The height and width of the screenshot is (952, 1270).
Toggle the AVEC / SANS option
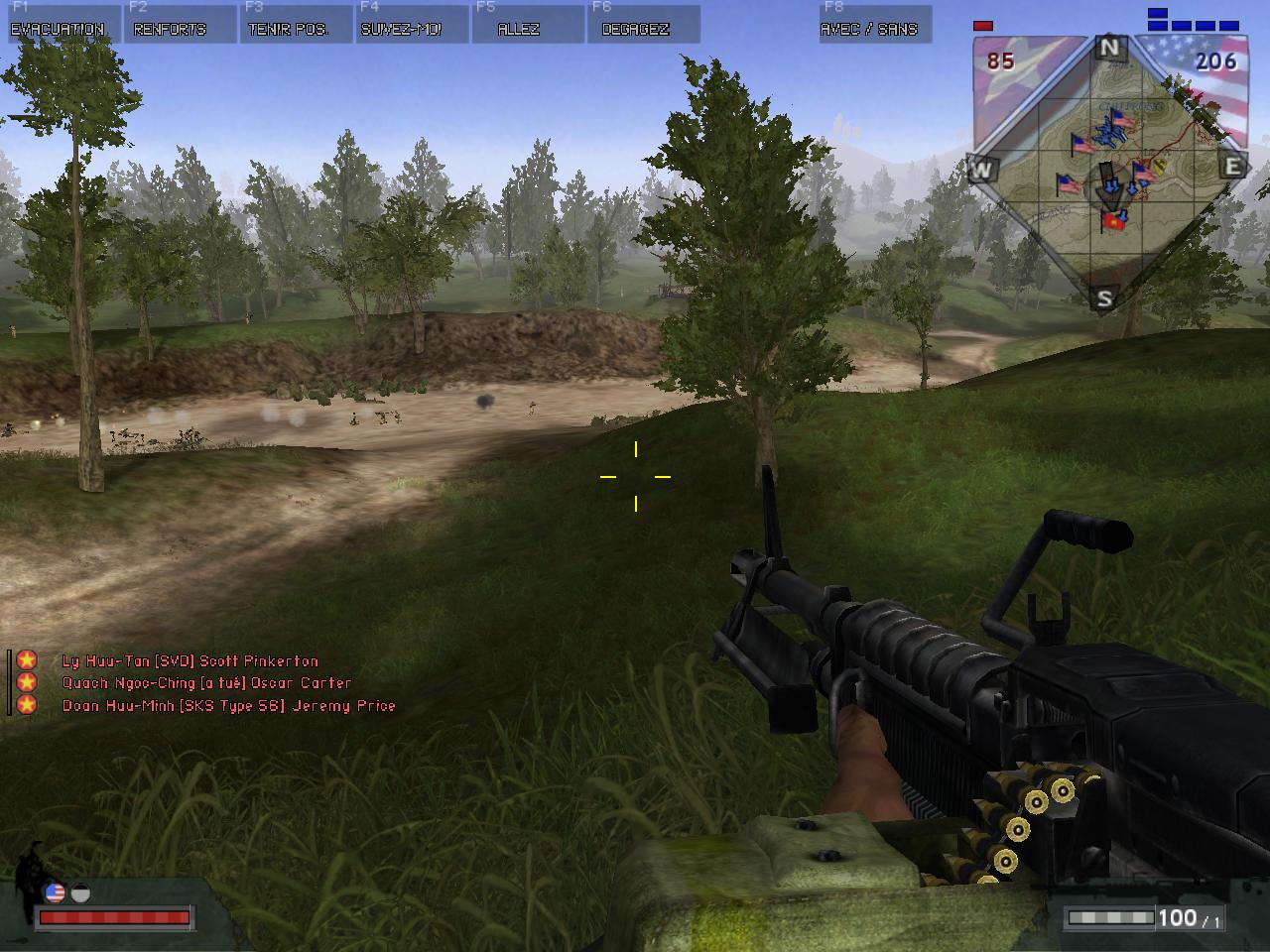pyautogui.click(x=868, y=26)
